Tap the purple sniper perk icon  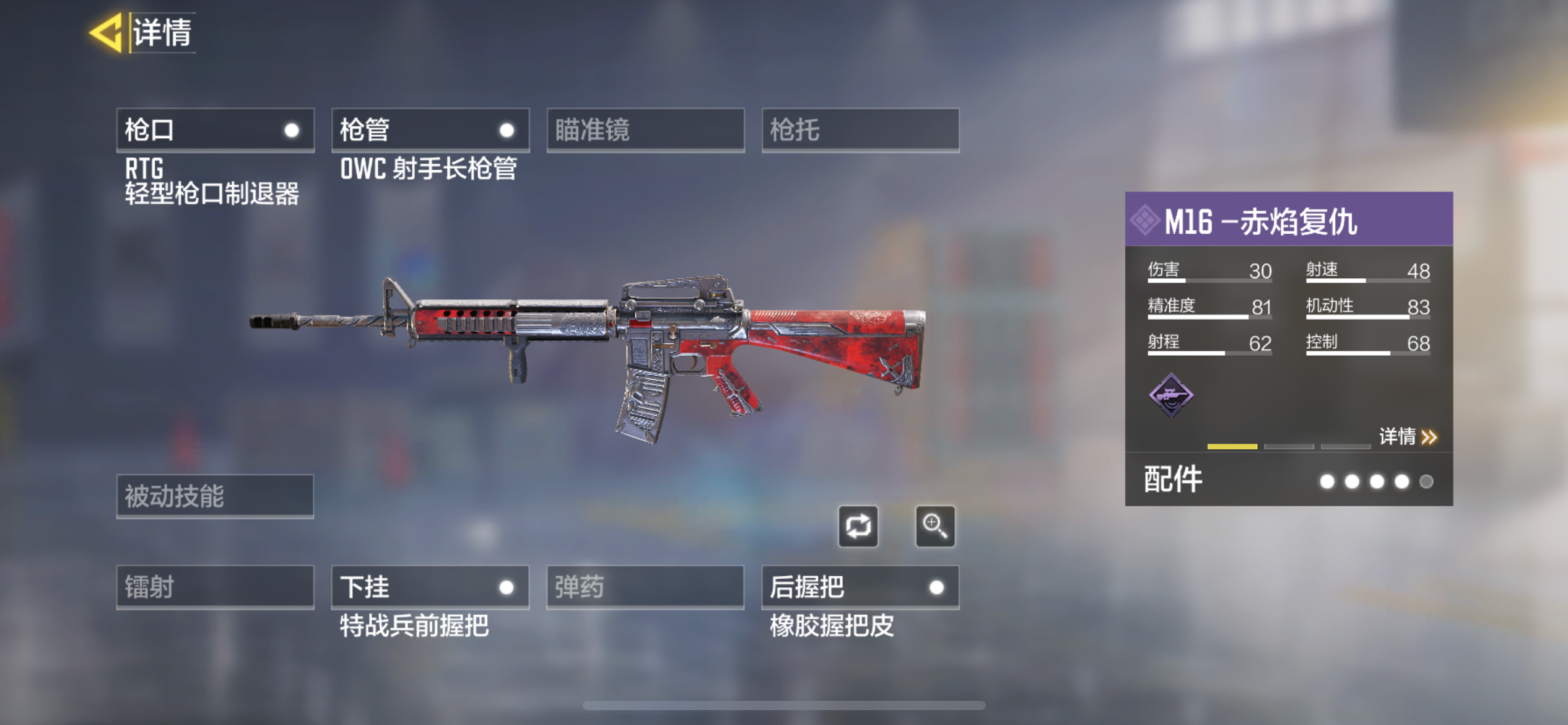coord(1170,395)
